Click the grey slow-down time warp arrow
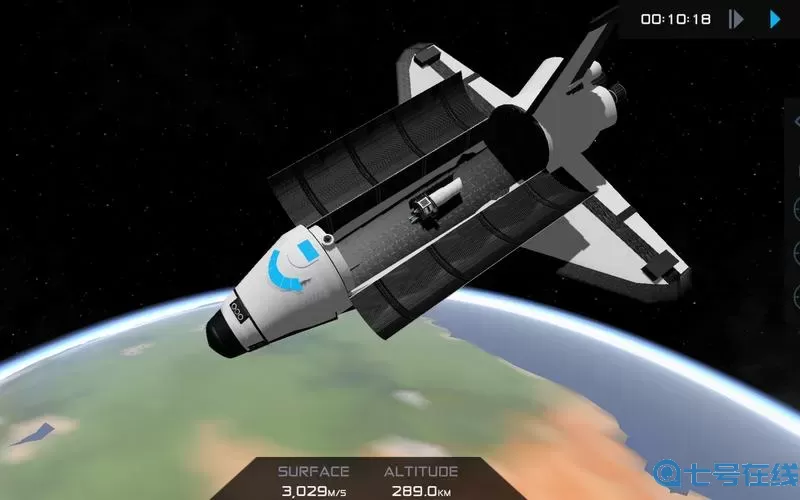 [x=736, y=19]
